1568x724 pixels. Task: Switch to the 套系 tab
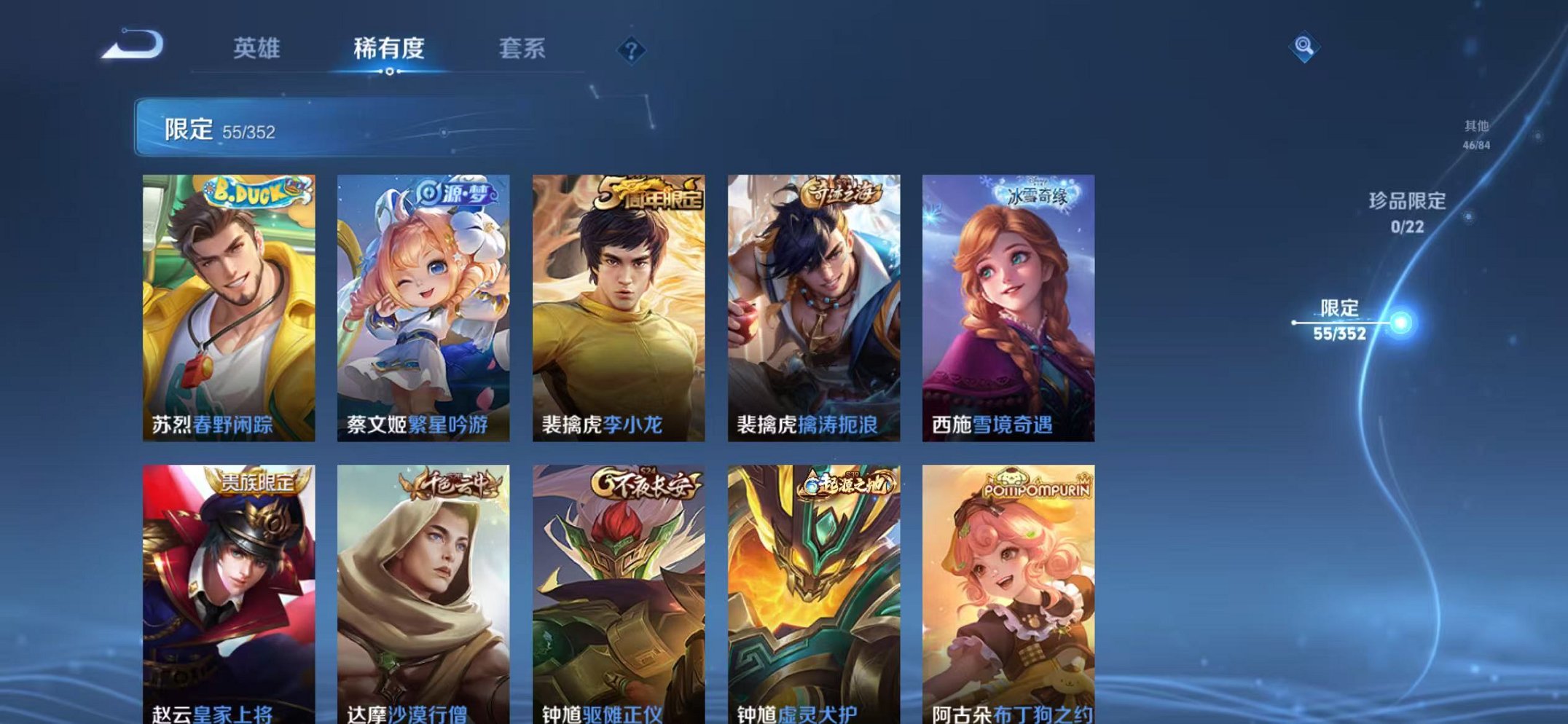(522, 47)
